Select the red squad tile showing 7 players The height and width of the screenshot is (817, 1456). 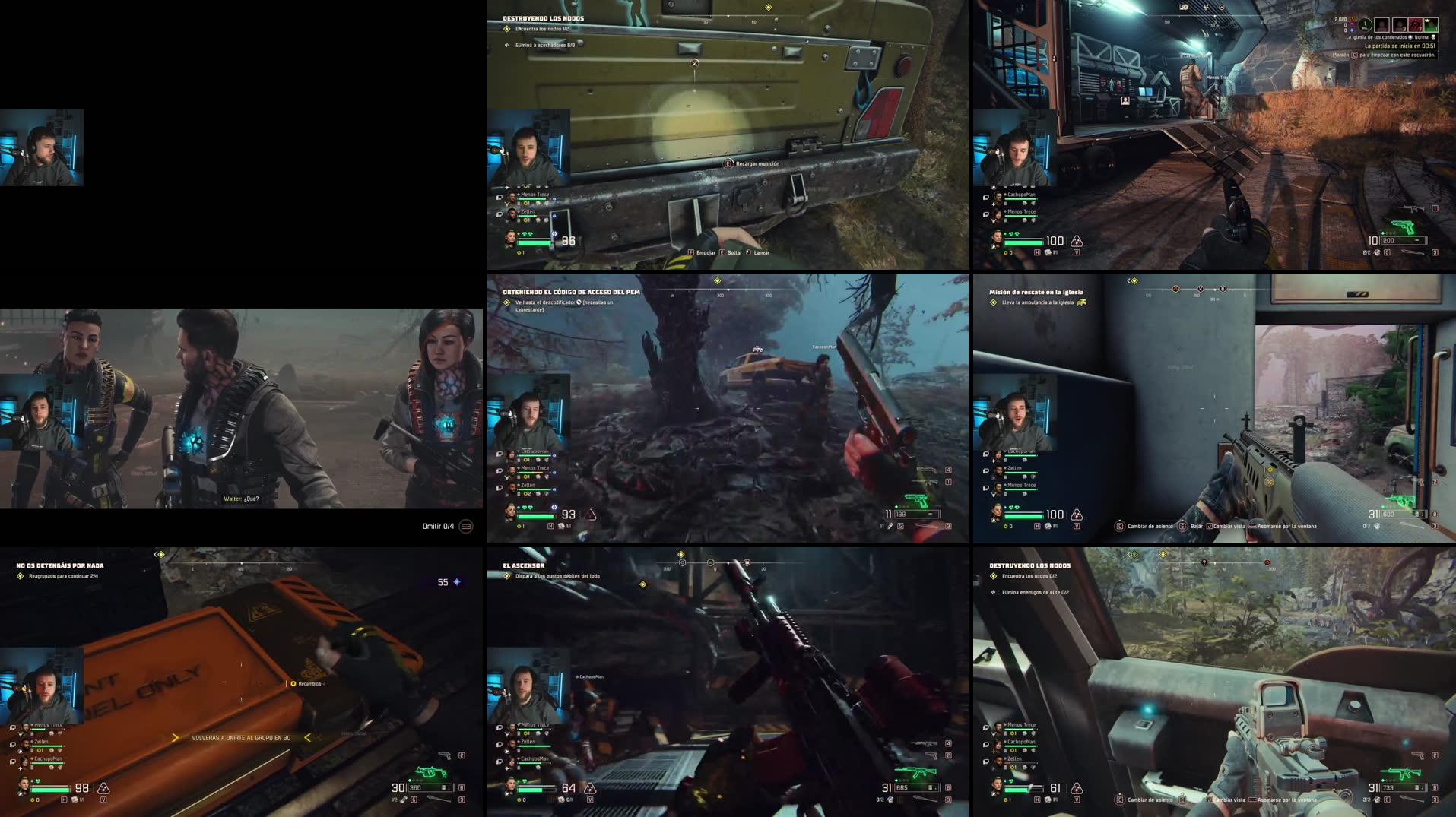(x=1415, y=25)
